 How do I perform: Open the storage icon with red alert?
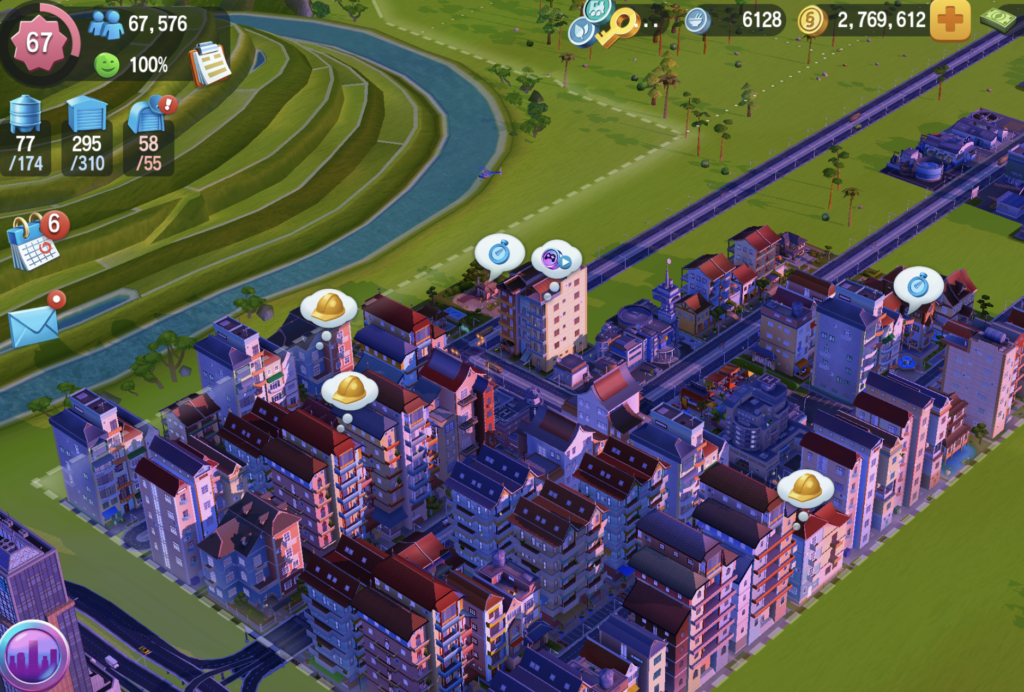(147, 116)
